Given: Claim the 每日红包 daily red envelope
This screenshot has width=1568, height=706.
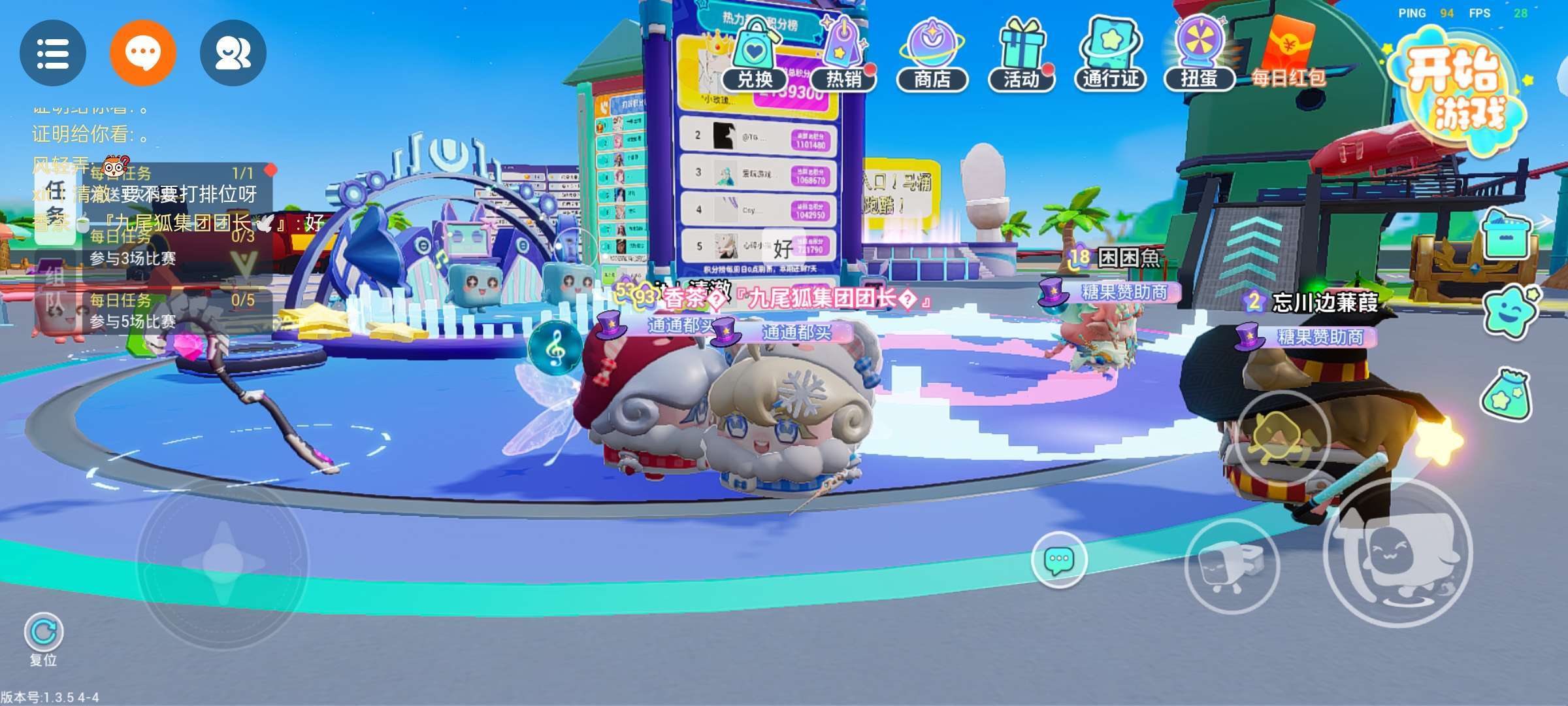Looking at the screenshot, I should click(x=1288, y=55).
